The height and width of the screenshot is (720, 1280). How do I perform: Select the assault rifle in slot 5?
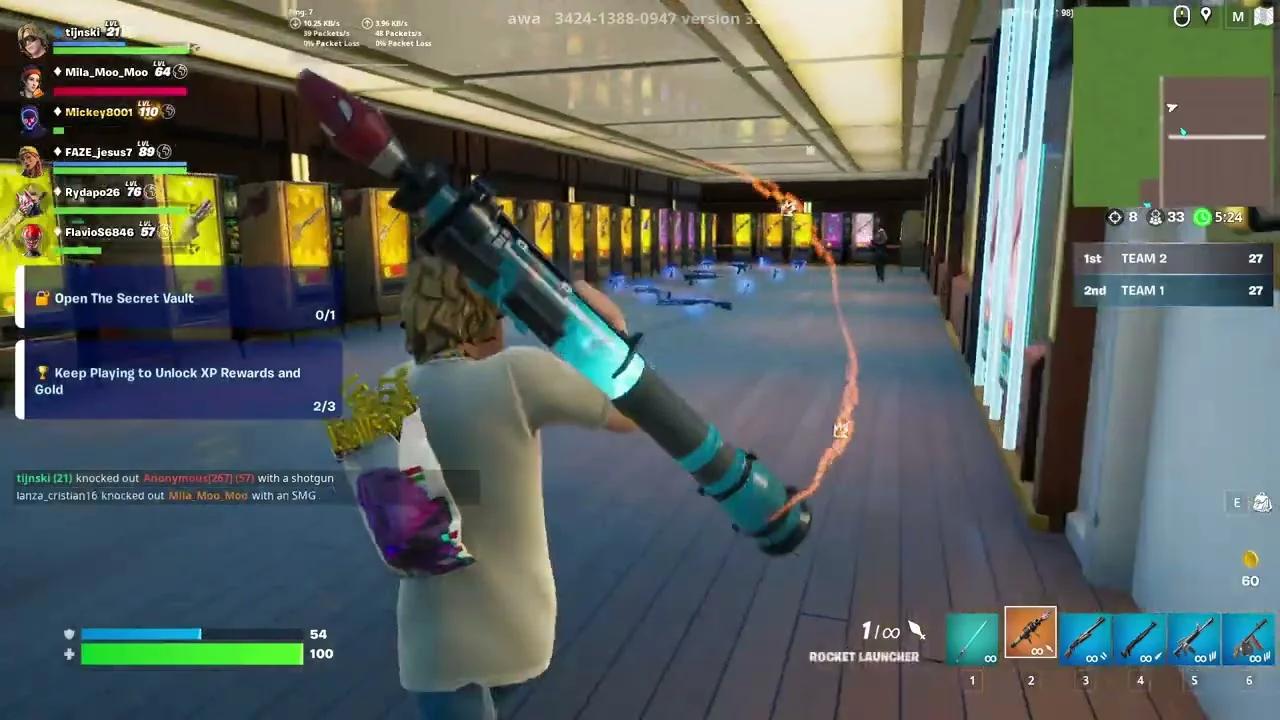tap(1194, 637)
